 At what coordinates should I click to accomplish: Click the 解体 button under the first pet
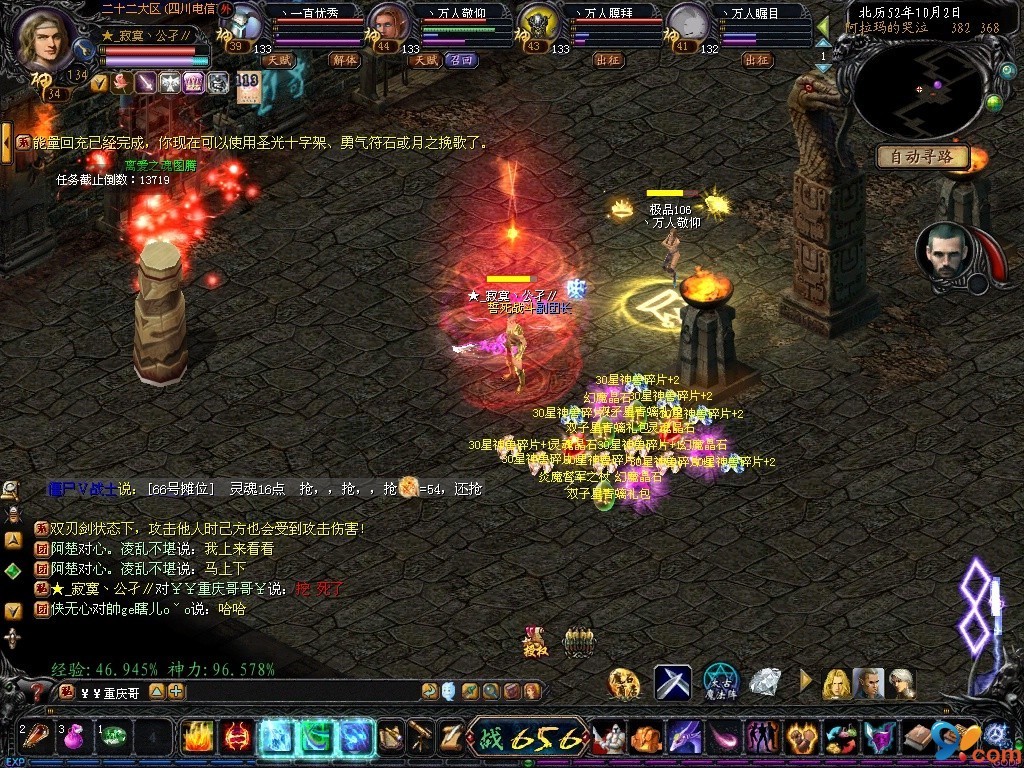click(344, 60)
